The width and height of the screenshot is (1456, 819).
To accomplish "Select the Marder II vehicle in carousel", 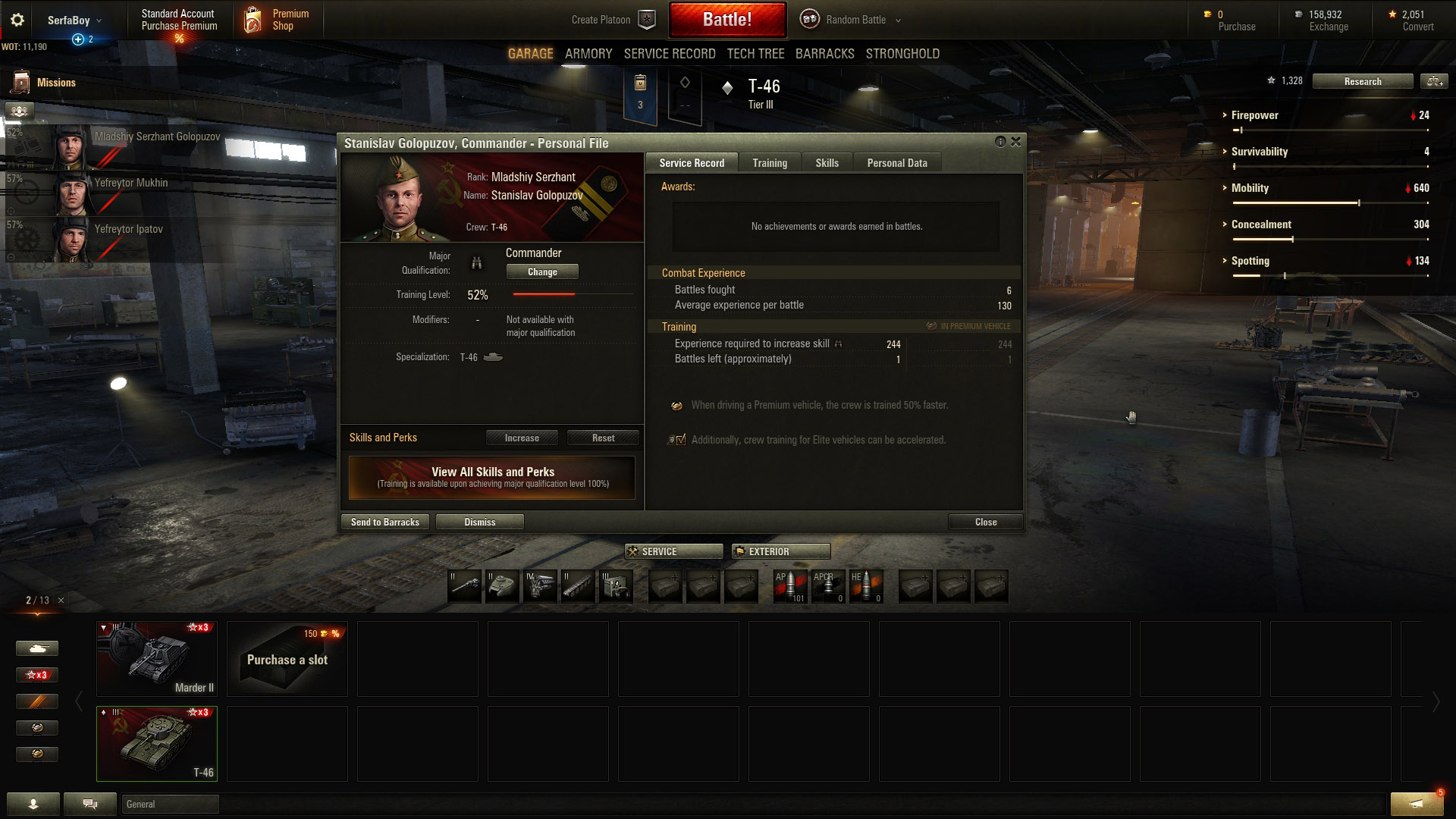I will [x=157, y=659].
